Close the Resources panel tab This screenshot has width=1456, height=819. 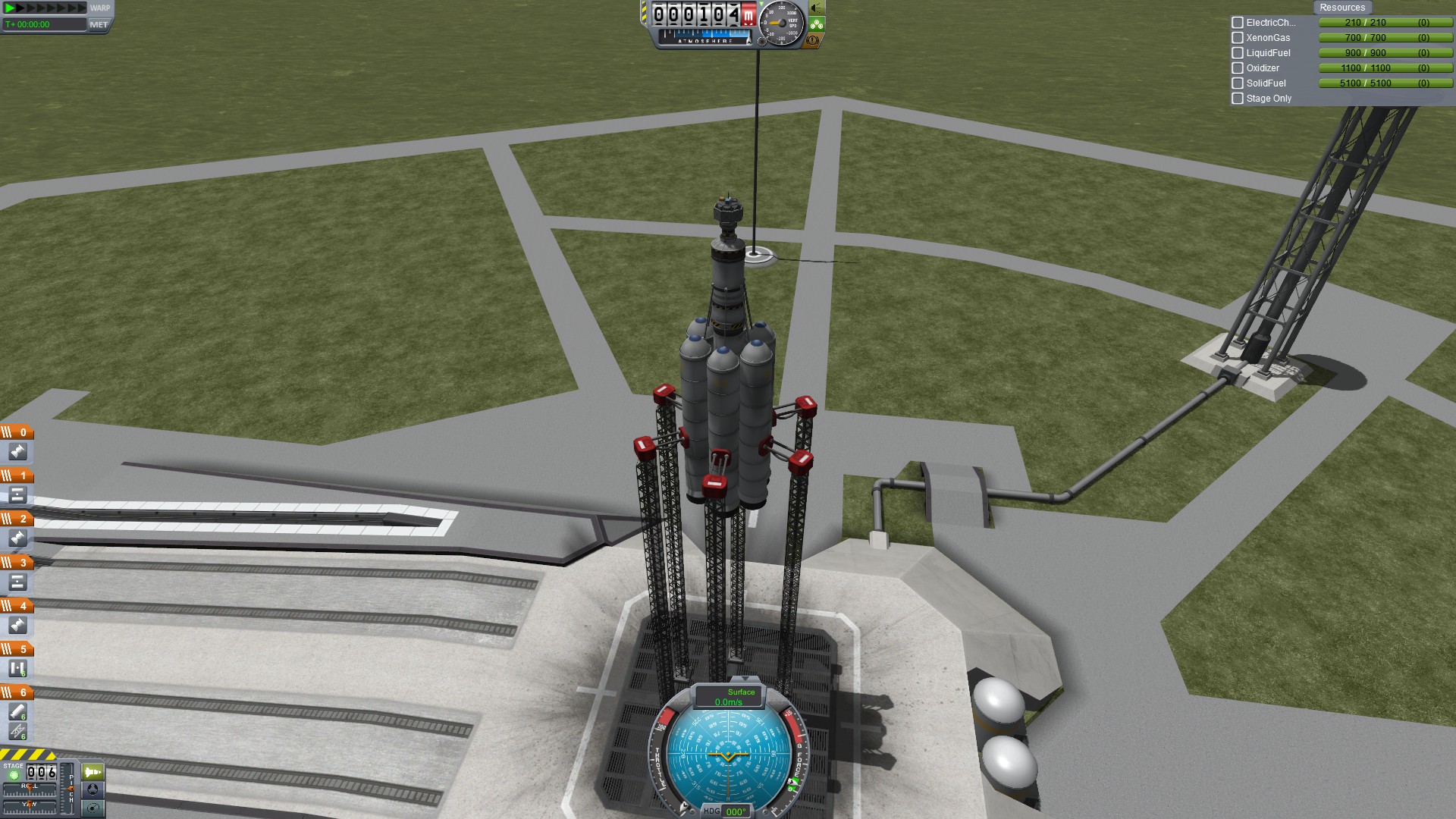(1341, 8)
